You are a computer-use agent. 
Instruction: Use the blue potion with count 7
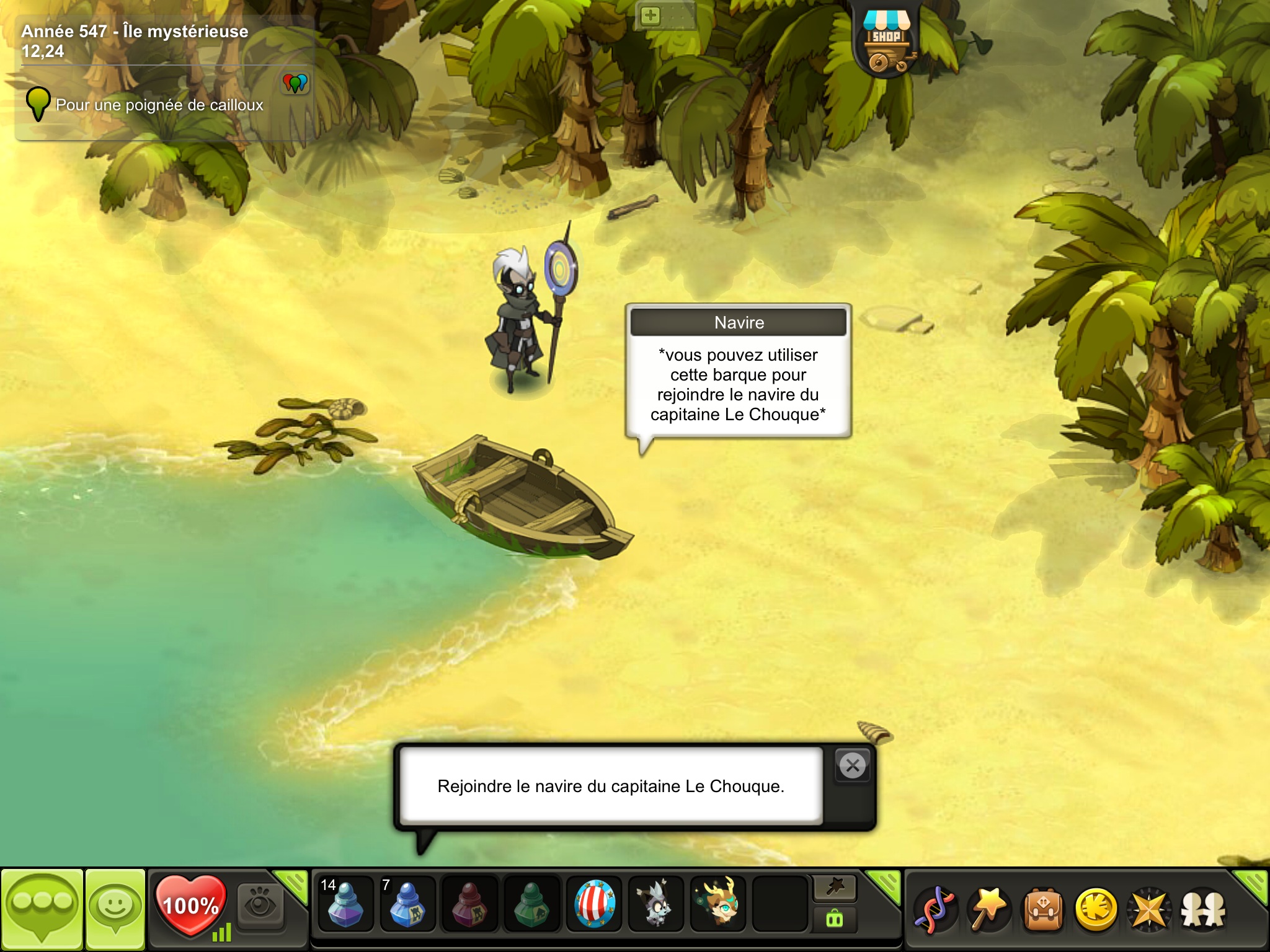(407, 905)
